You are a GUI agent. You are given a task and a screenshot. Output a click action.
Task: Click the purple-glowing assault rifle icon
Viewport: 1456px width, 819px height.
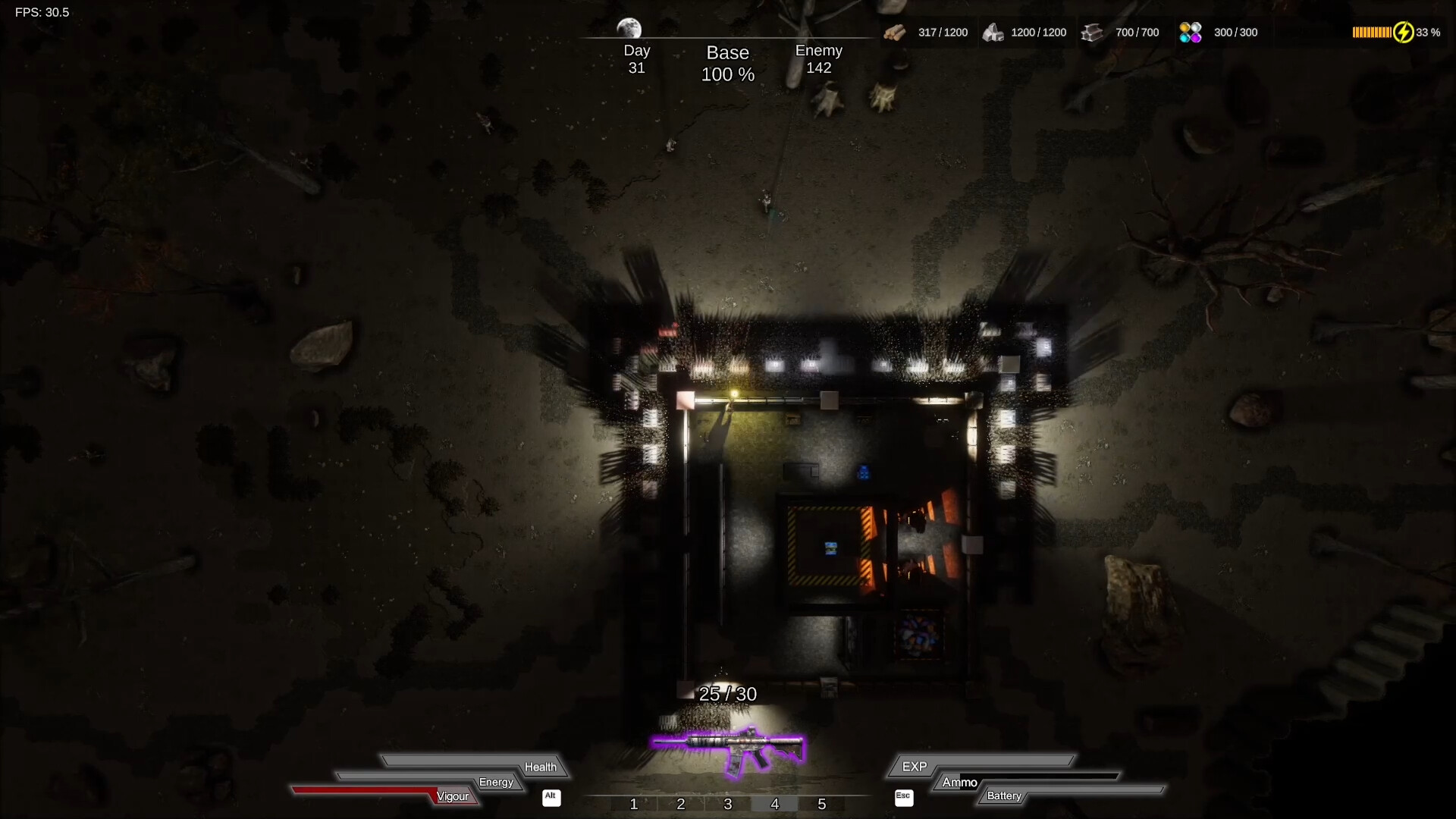729,750
